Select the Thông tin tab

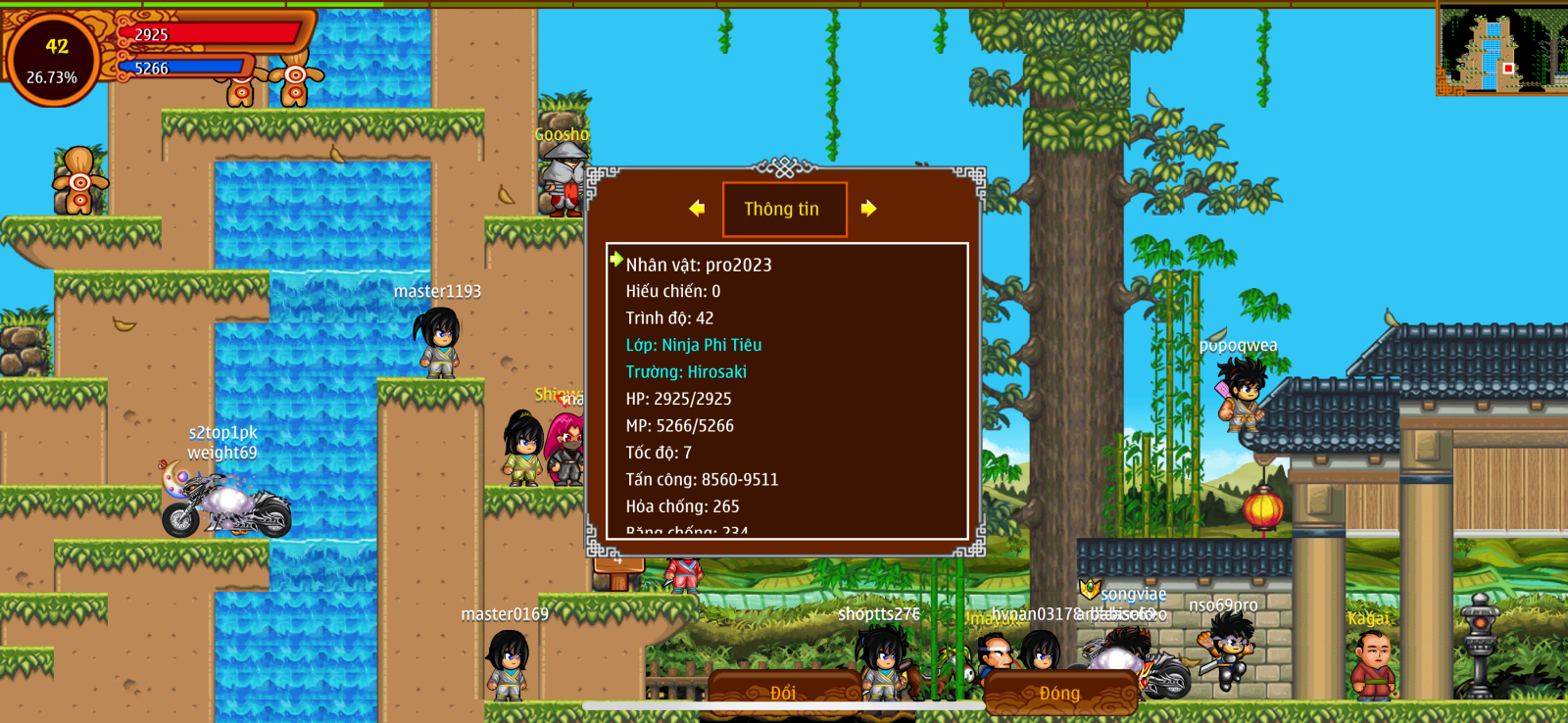(784, 209)
